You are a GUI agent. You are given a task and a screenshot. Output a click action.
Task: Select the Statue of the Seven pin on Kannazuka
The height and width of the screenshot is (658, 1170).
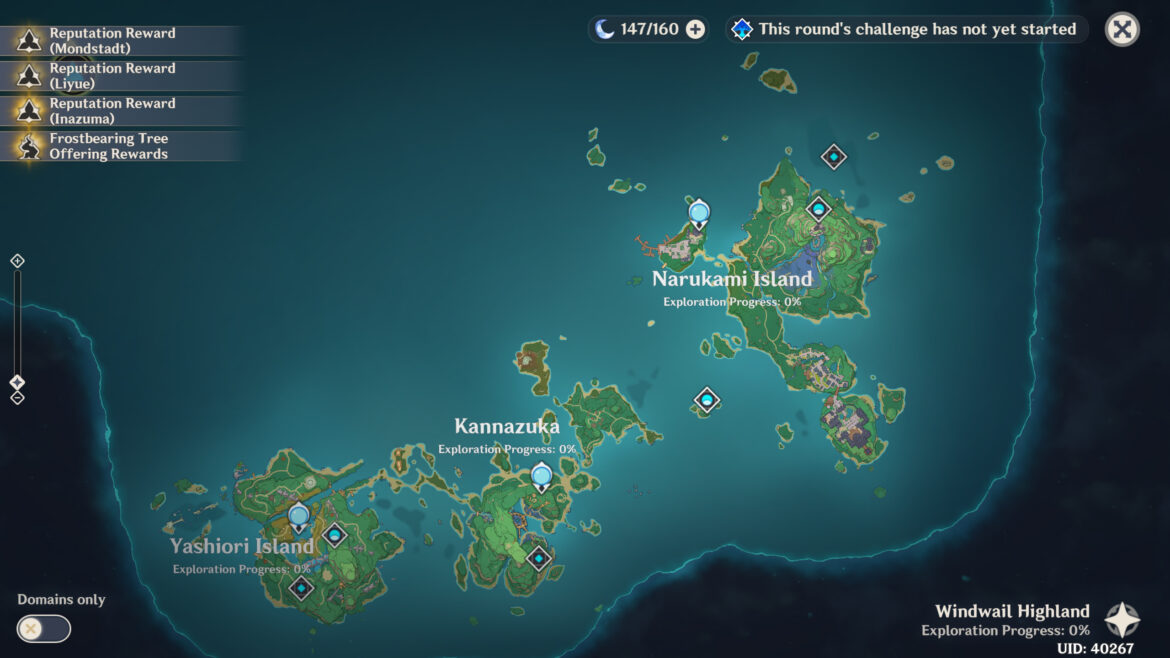point(542,476)
